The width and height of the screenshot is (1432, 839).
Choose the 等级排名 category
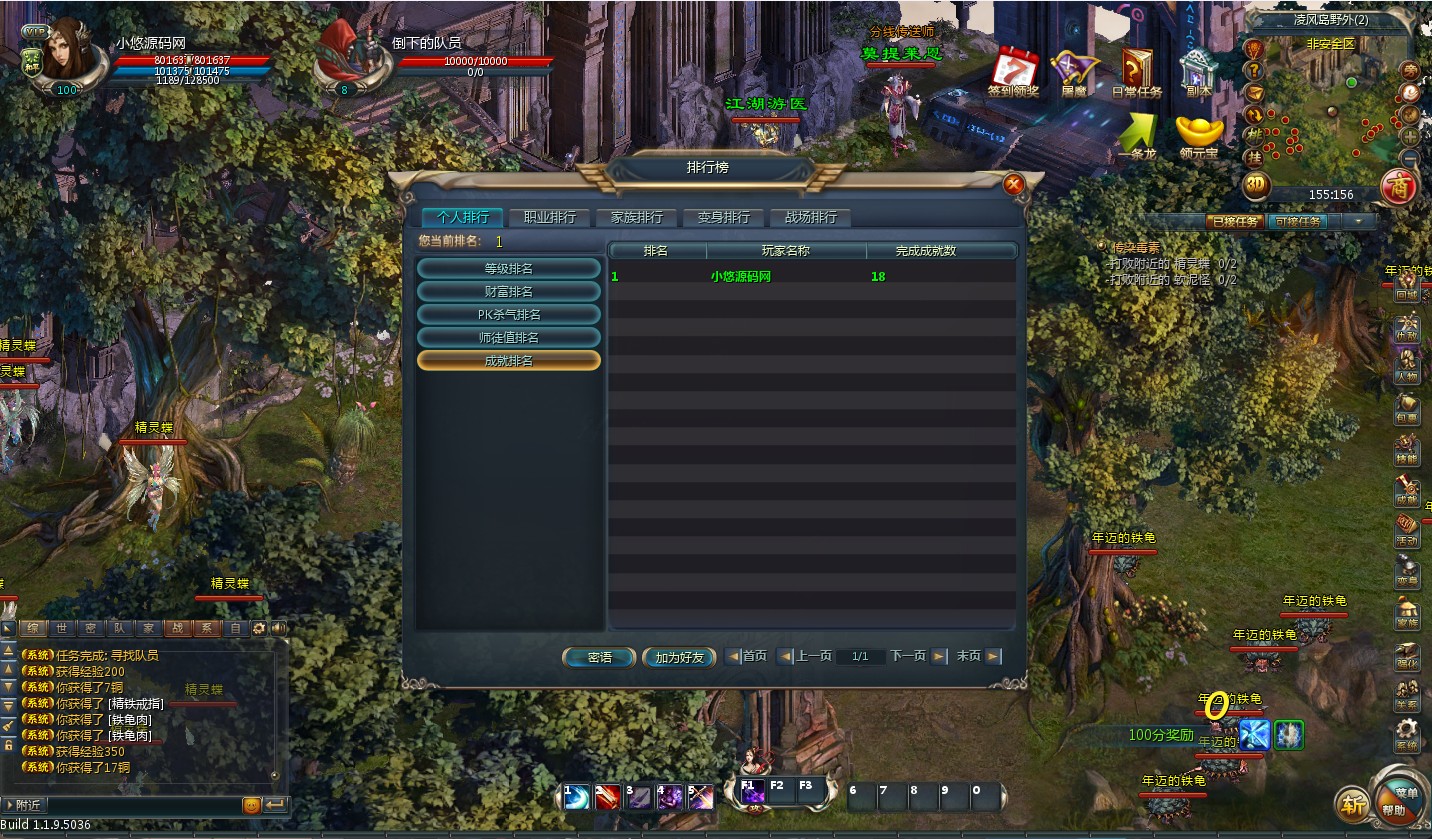(508, 268)
